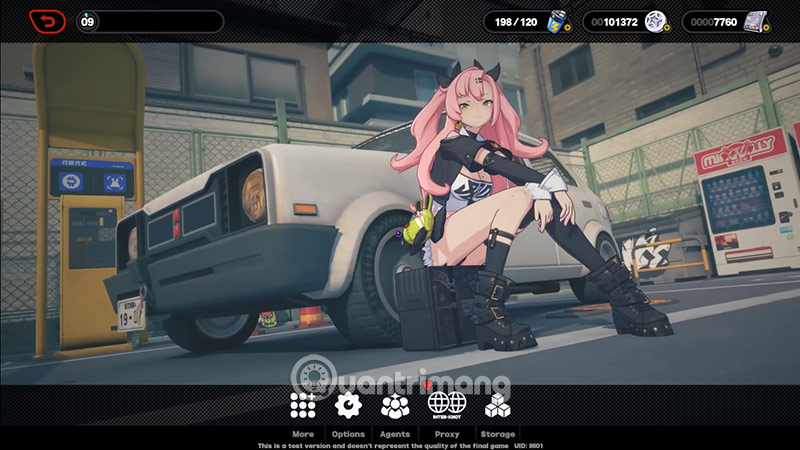Select the level 09 player profile bar
Screen dimensions: 800x450
(x=150, y=21)
